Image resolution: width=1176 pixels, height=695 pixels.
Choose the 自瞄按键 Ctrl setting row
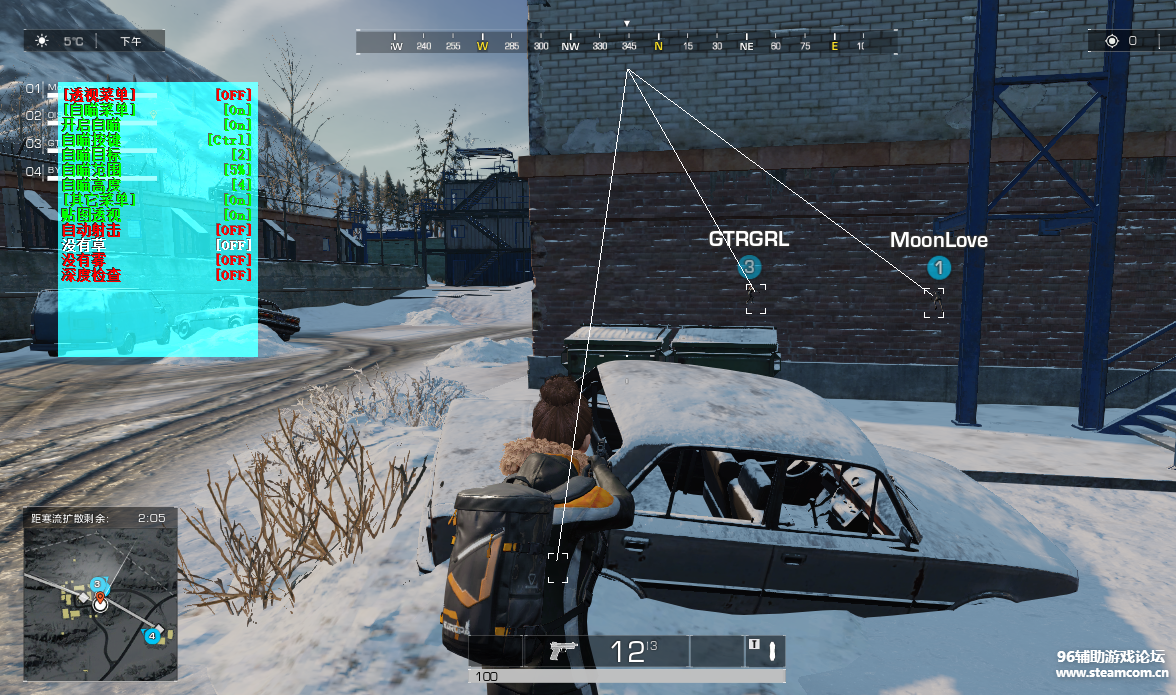point(155,139)
